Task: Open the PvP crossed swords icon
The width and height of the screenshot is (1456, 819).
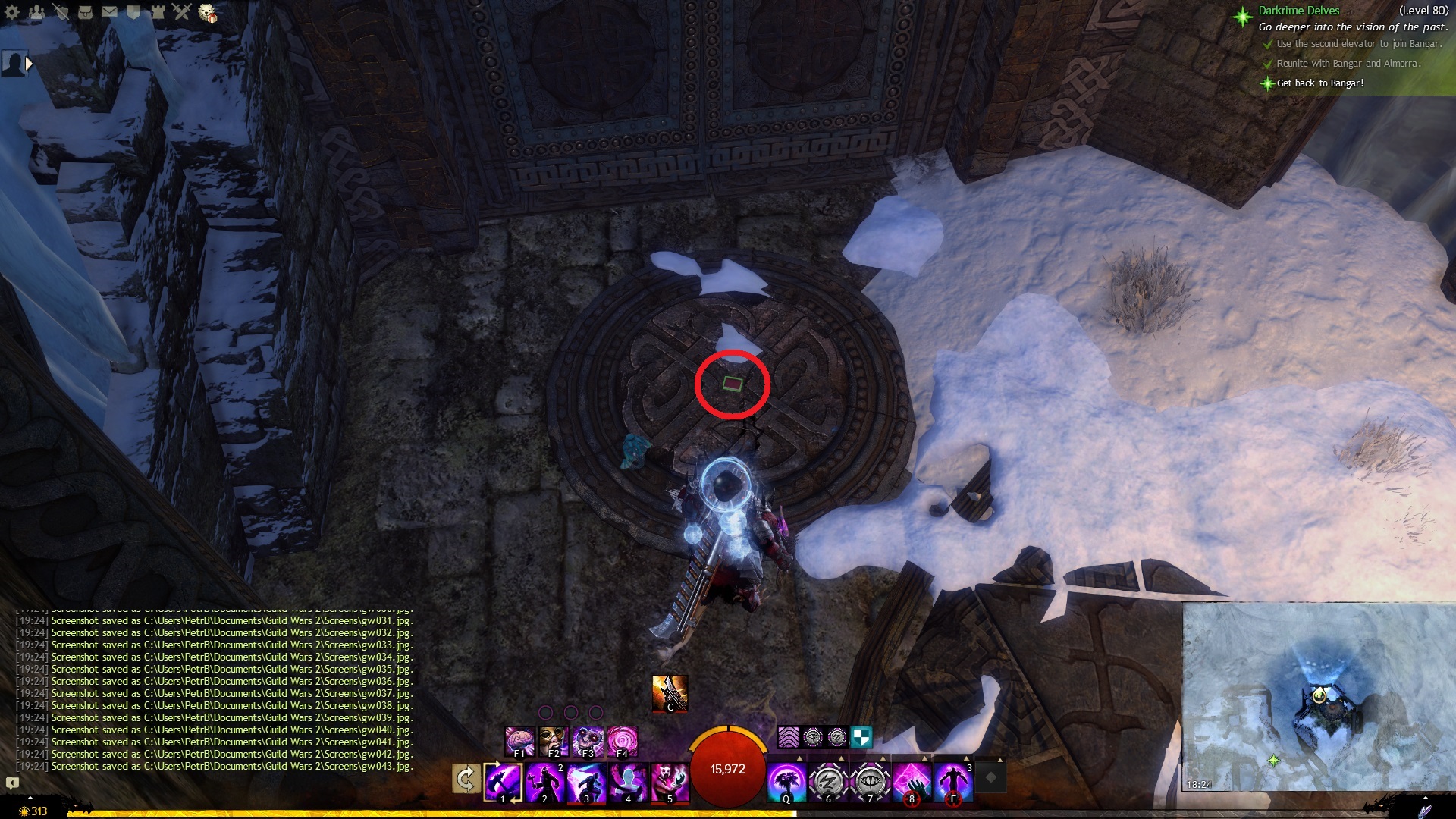Action: point(182,12)
